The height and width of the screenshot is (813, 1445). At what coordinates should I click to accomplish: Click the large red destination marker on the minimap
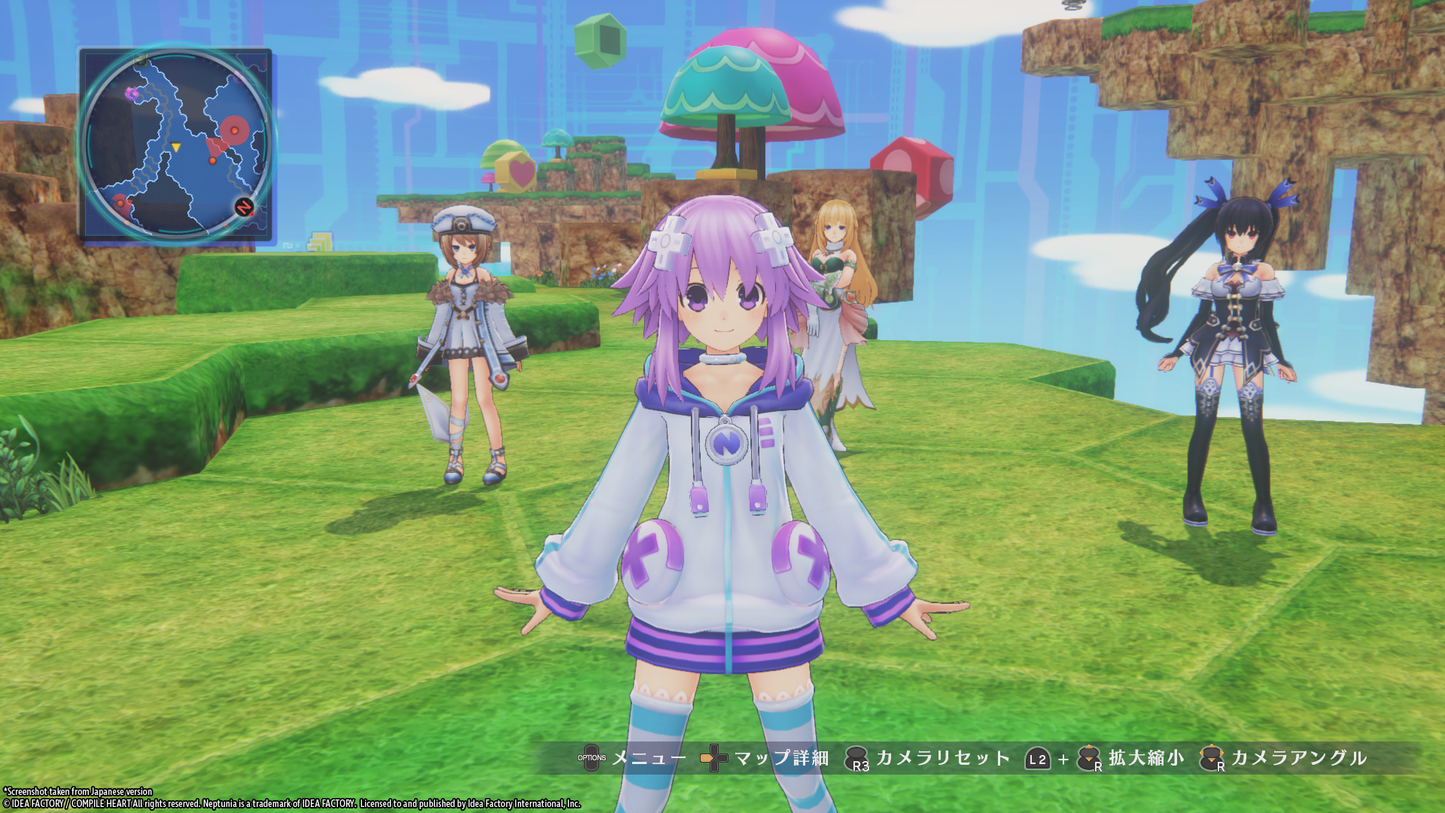[235, 129]
